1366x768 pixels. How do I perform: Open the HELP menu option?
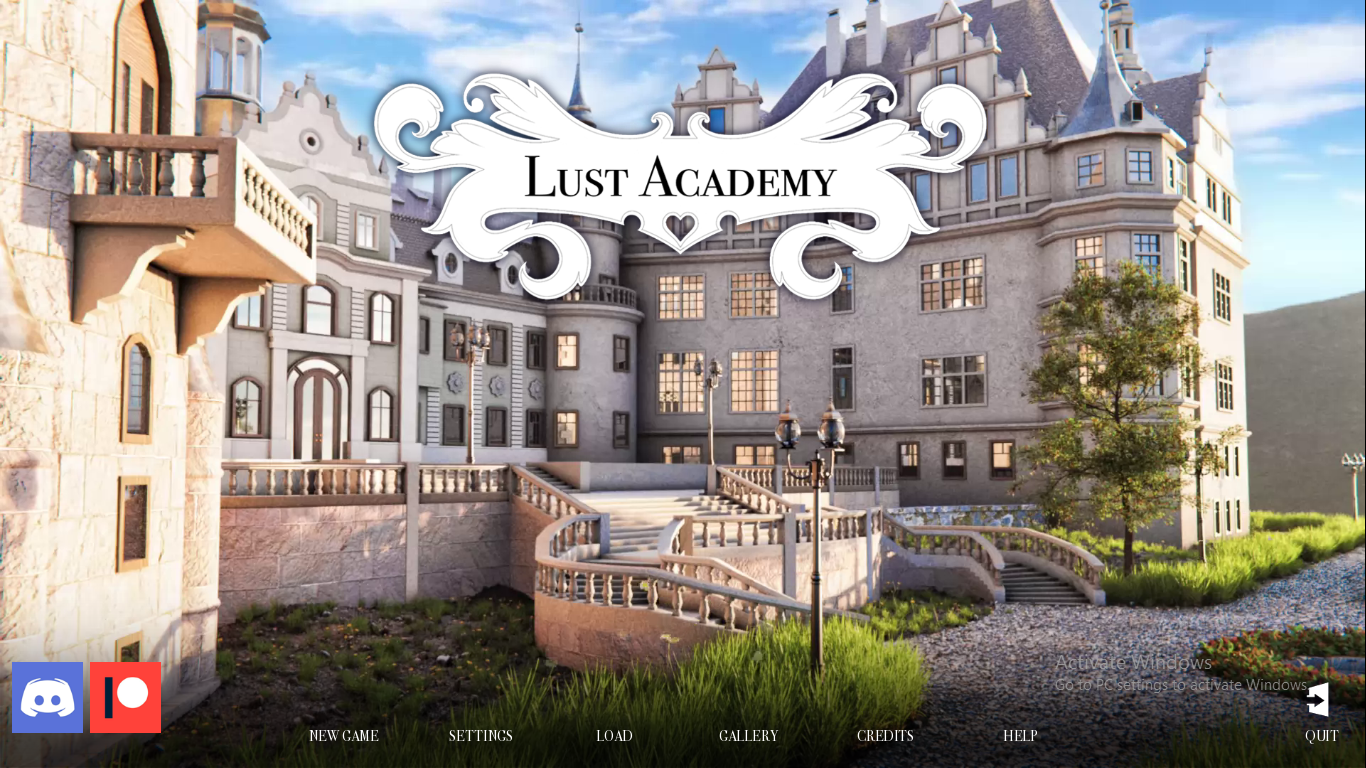coord(1020,736)
